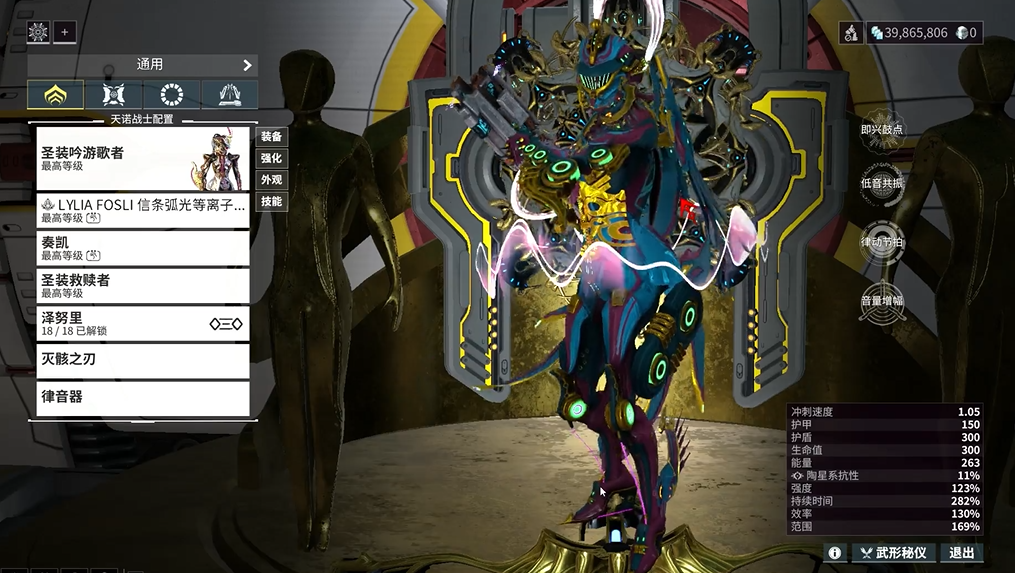Open the 外观 appearance menu
This screenshot has width=1015, height=573.
click(271, 180)
